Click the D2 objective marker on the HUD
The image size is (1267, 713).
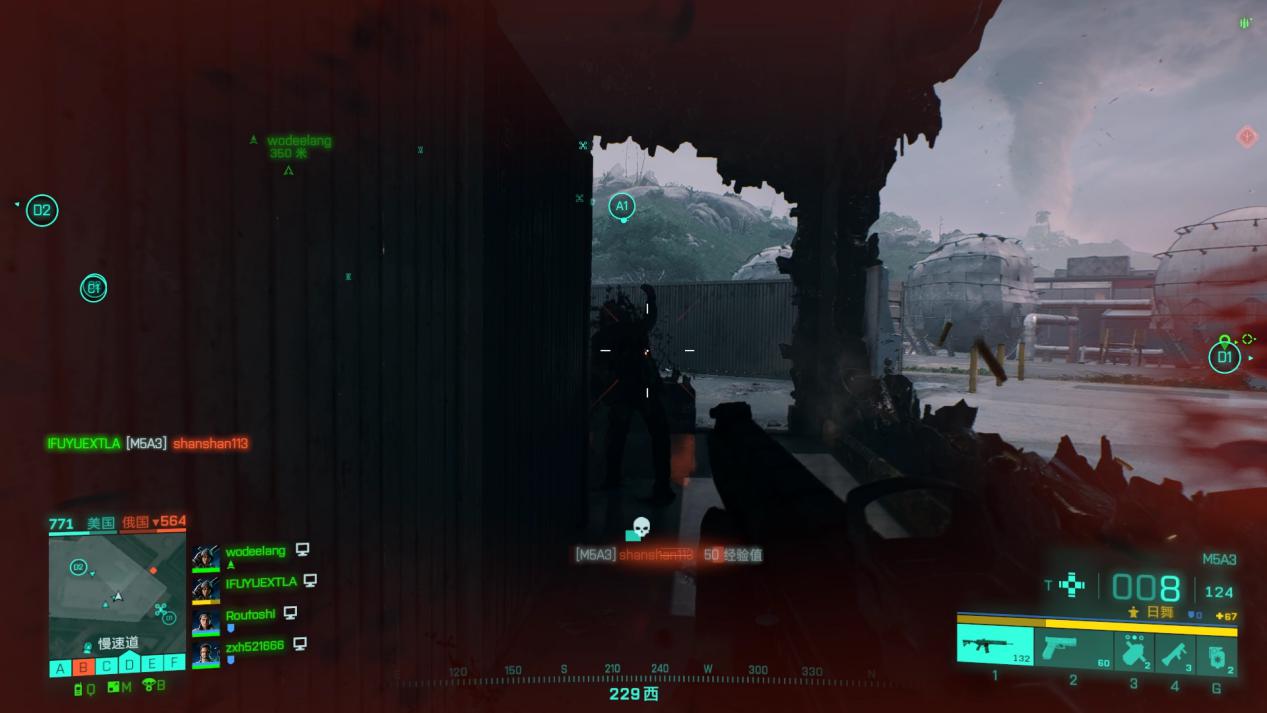pyautogui.click(x=41, y=210)
